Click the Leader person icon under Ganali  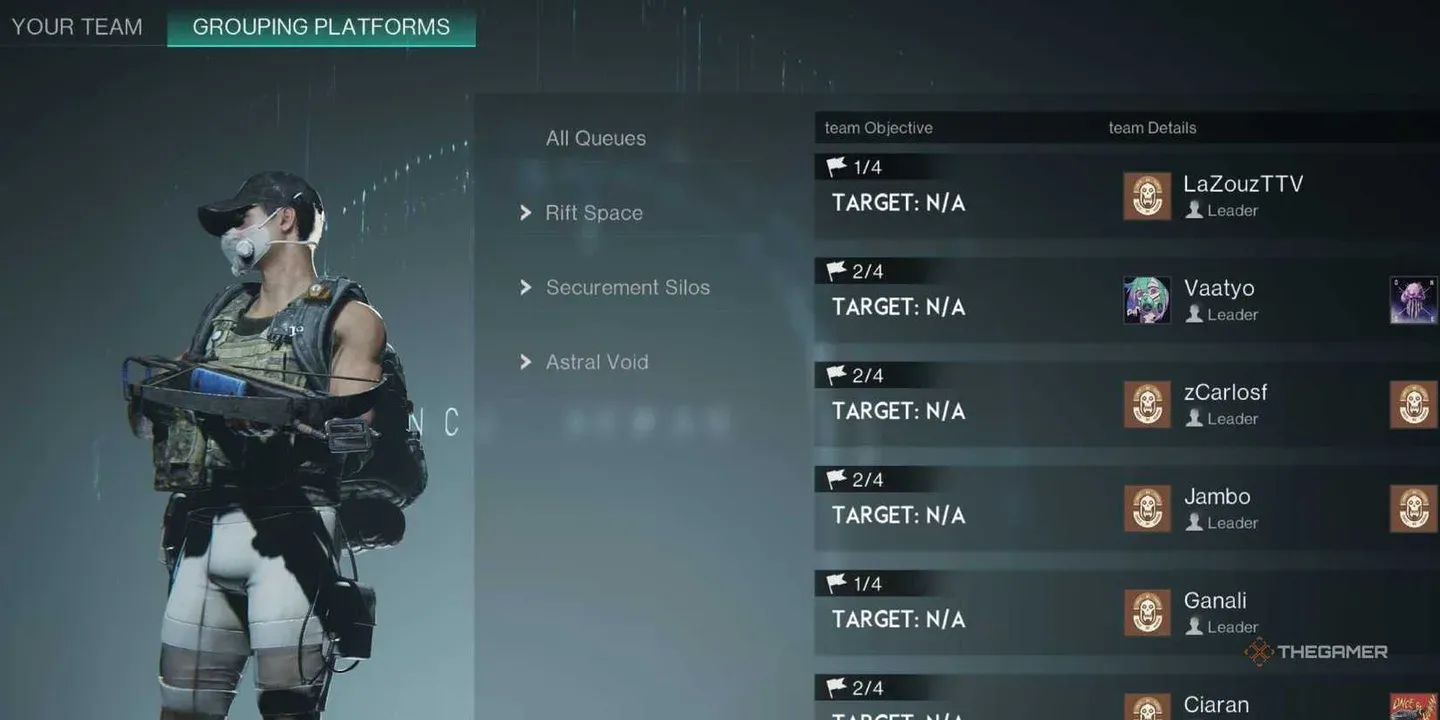(x=1196, y=626)
